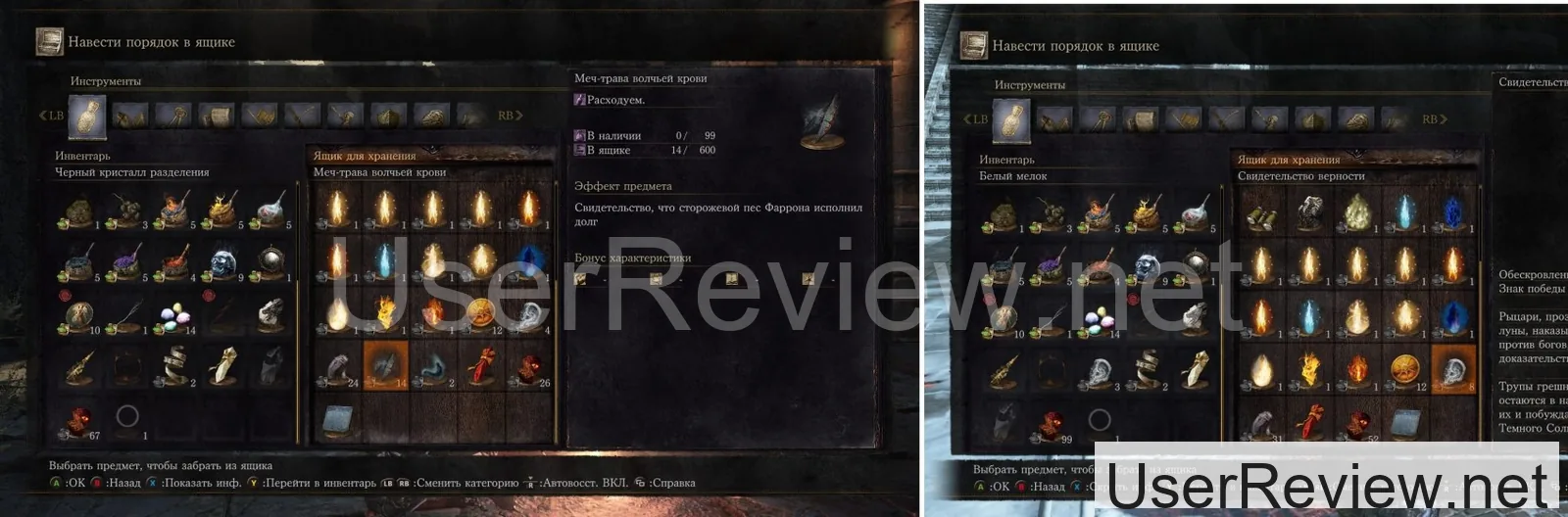Choose the red inventory item stacked to 99
Screen dimensions: 1568x517
1053,424
